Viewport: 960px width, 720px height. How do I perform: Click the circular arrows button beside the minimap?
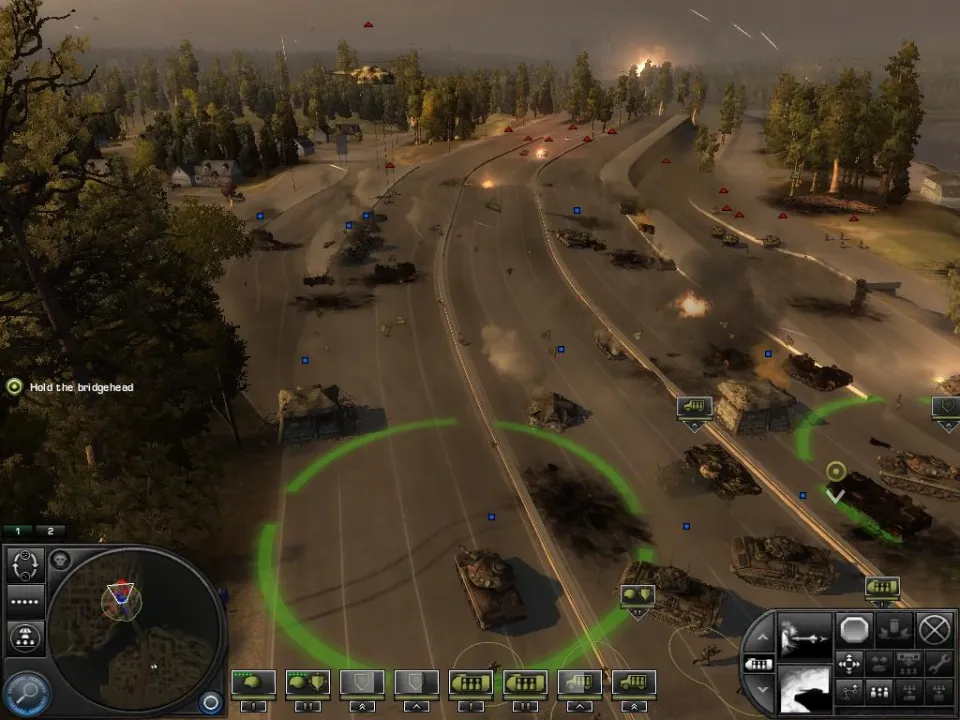(25, 564)
